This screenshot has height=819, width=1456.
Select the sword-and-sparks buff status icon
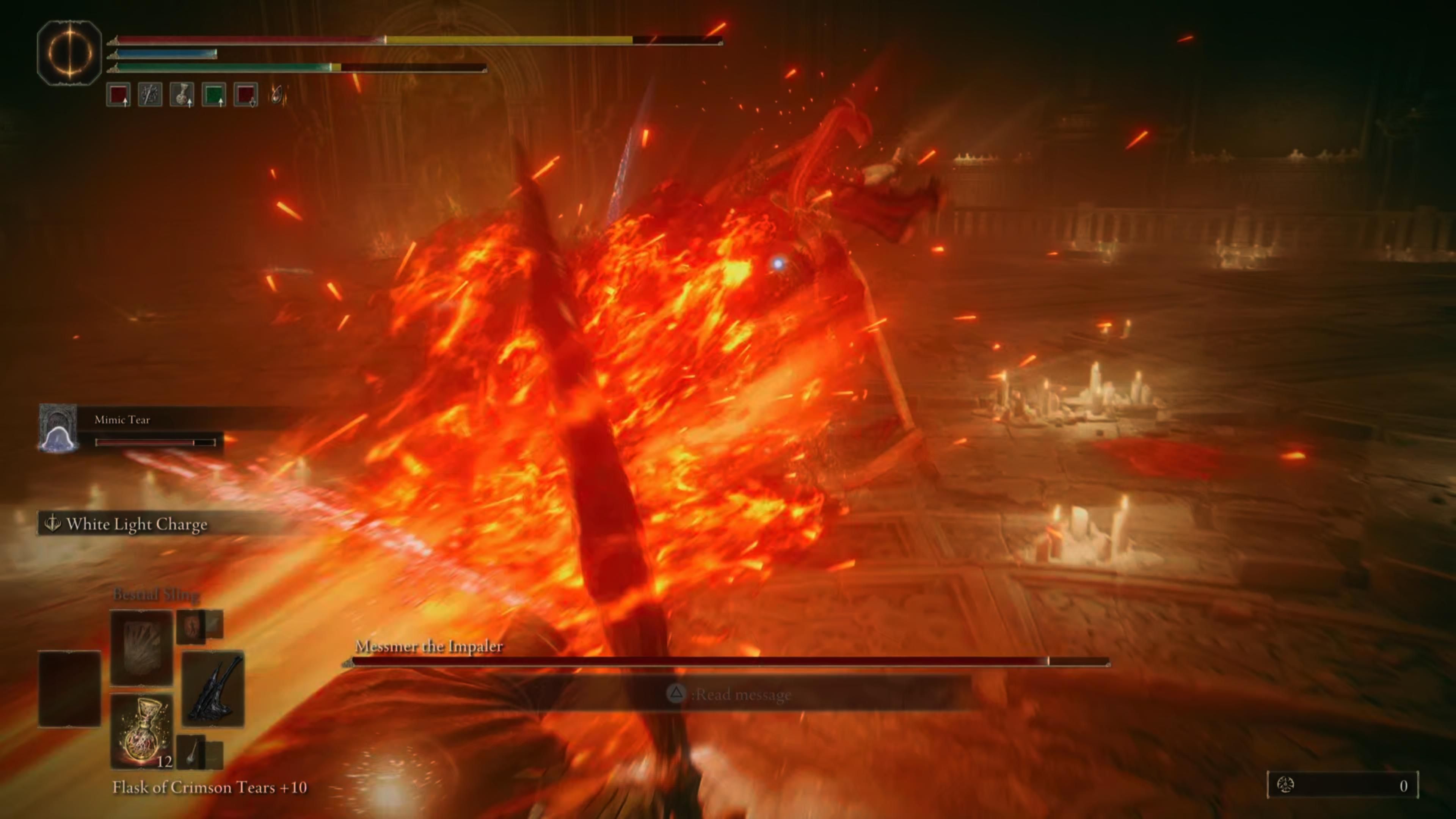(x=151, y=95)
